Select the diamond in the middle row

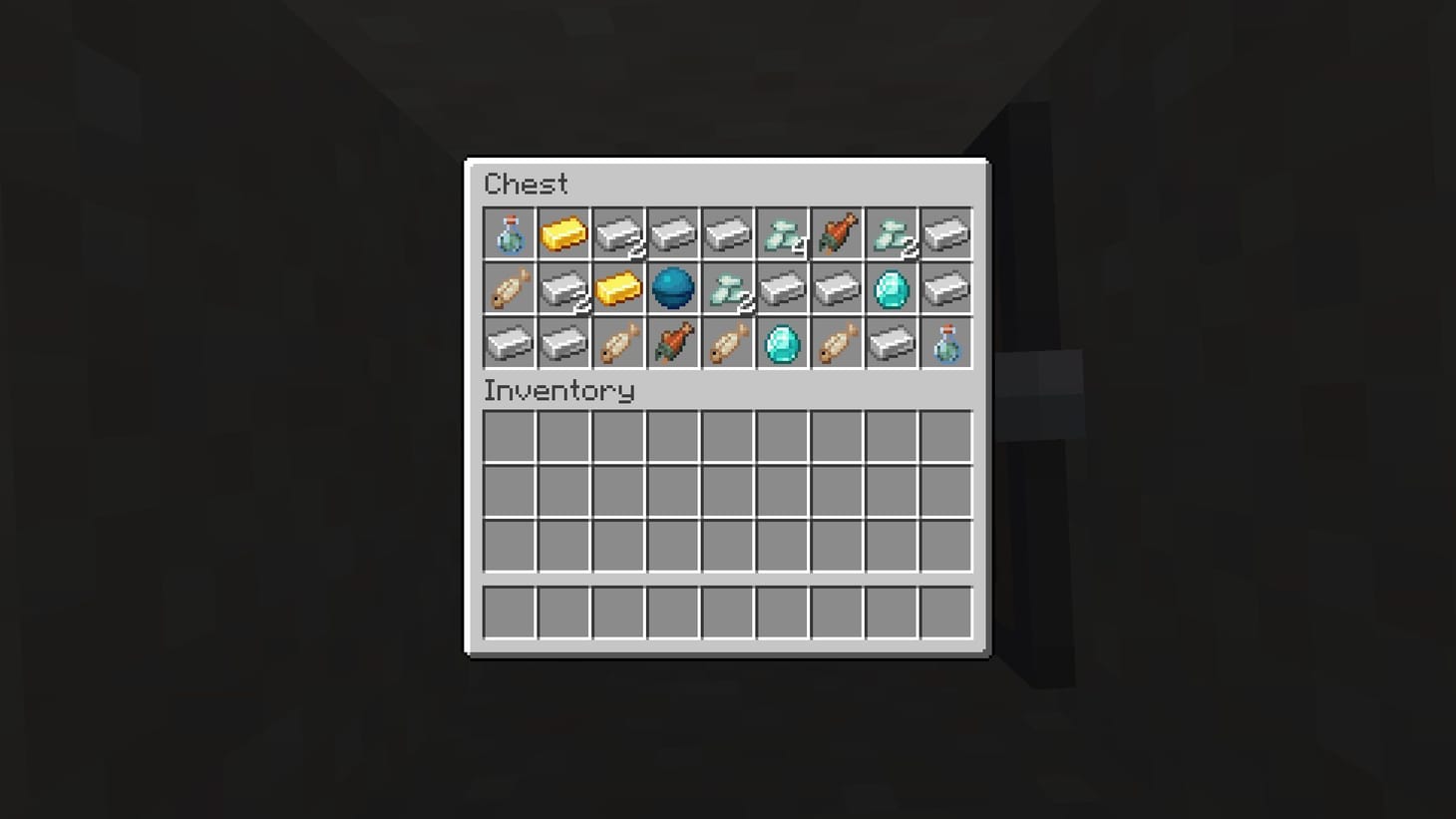(x=892, y=288)
